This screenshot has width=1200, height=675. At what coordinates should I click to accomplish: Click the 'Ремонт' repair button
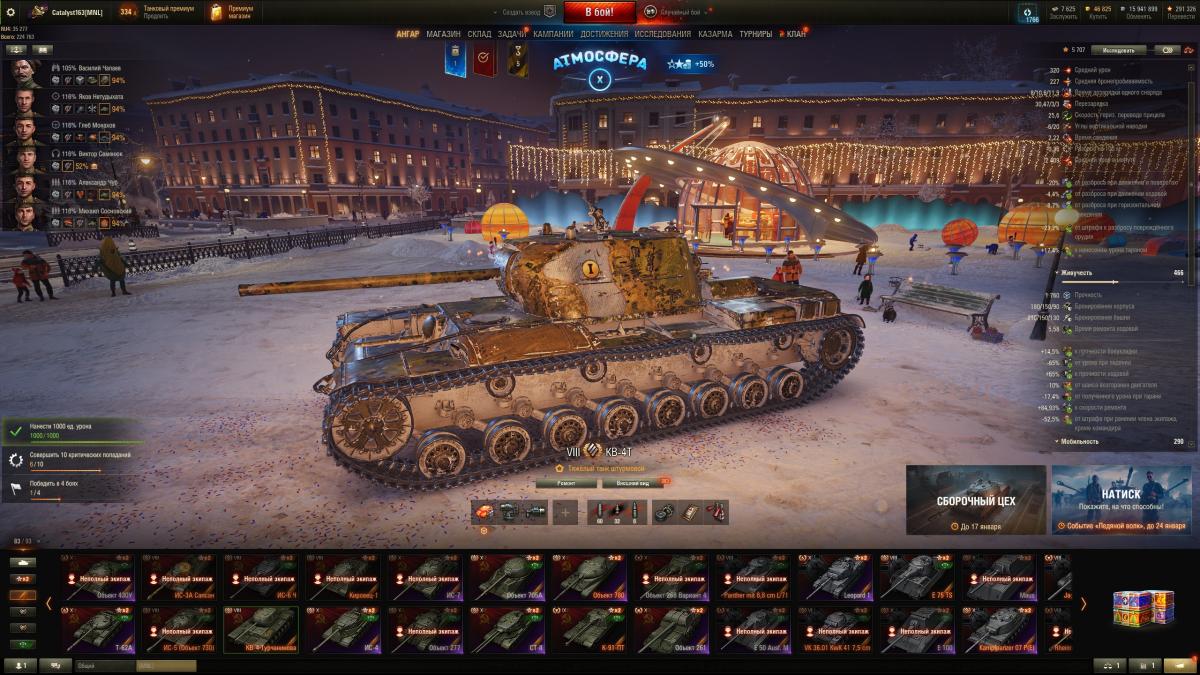tap(566, 483)
